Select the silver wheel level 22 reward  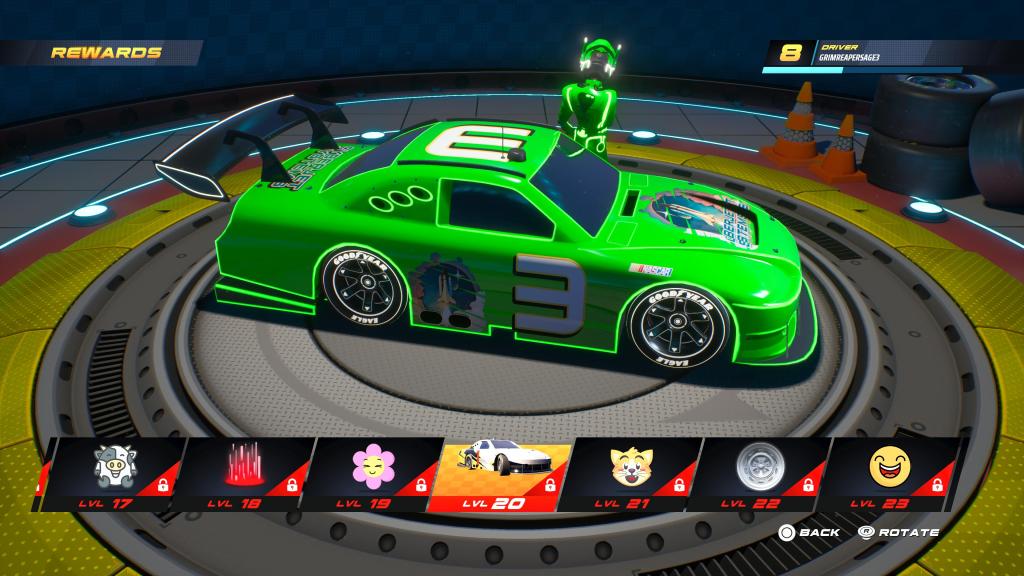coord(757,472)
